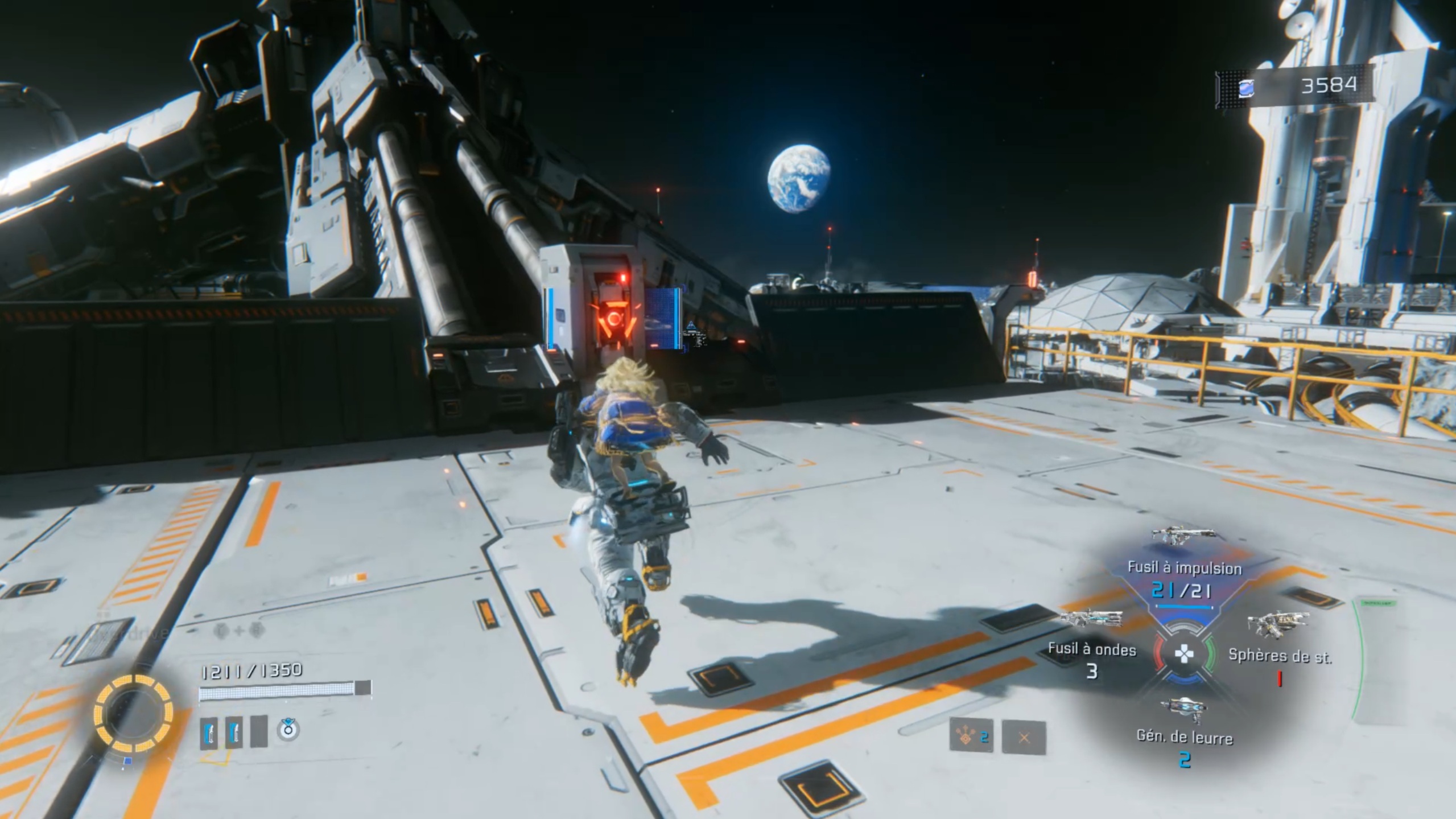Switch to the Fusil à ondes weapon
This screenshot has width=1456, height=819.
point(1092,649)
